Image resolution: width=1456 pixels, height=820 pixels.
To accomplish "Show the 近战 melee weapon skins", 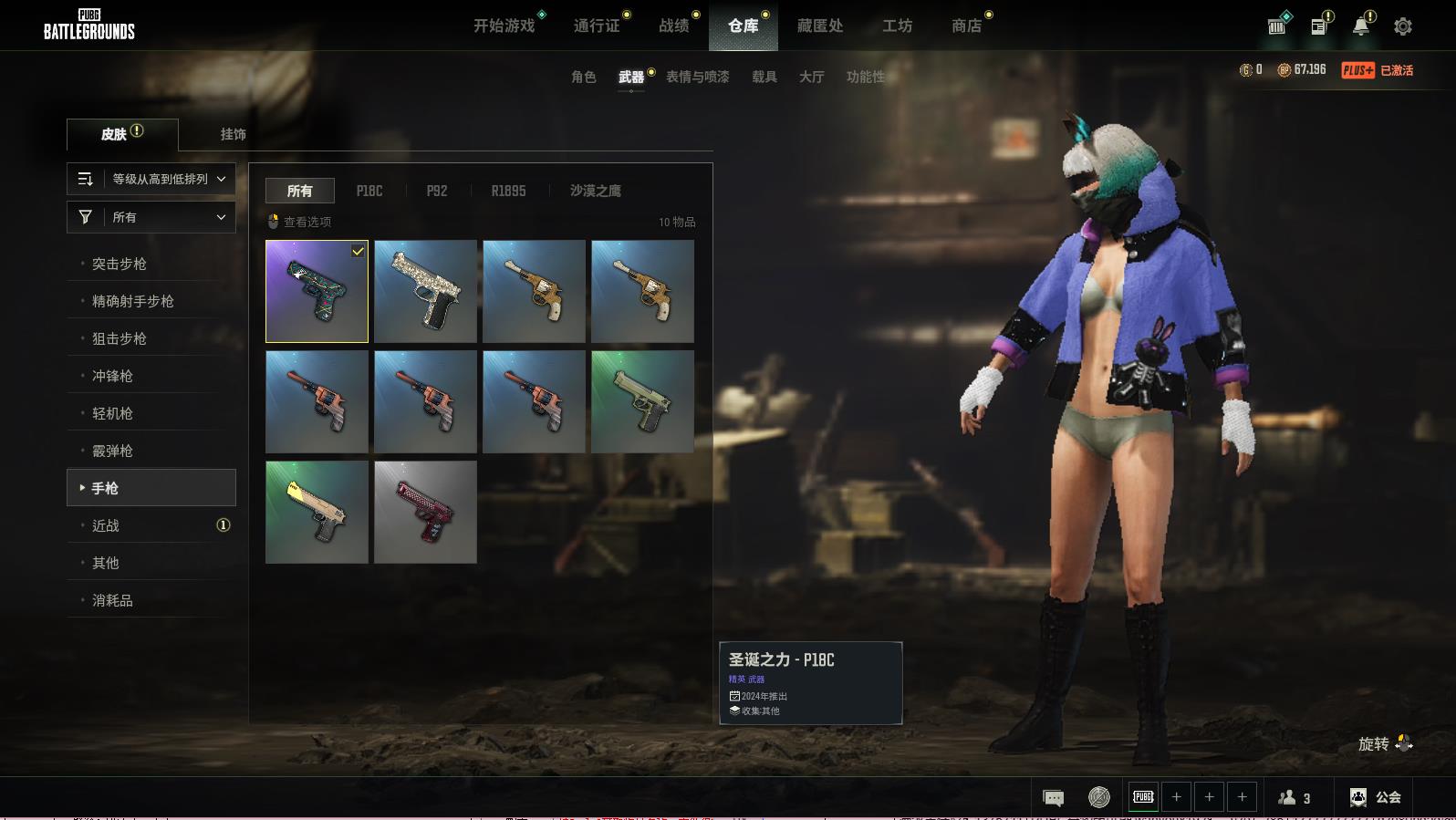I will tap(106, 525).
